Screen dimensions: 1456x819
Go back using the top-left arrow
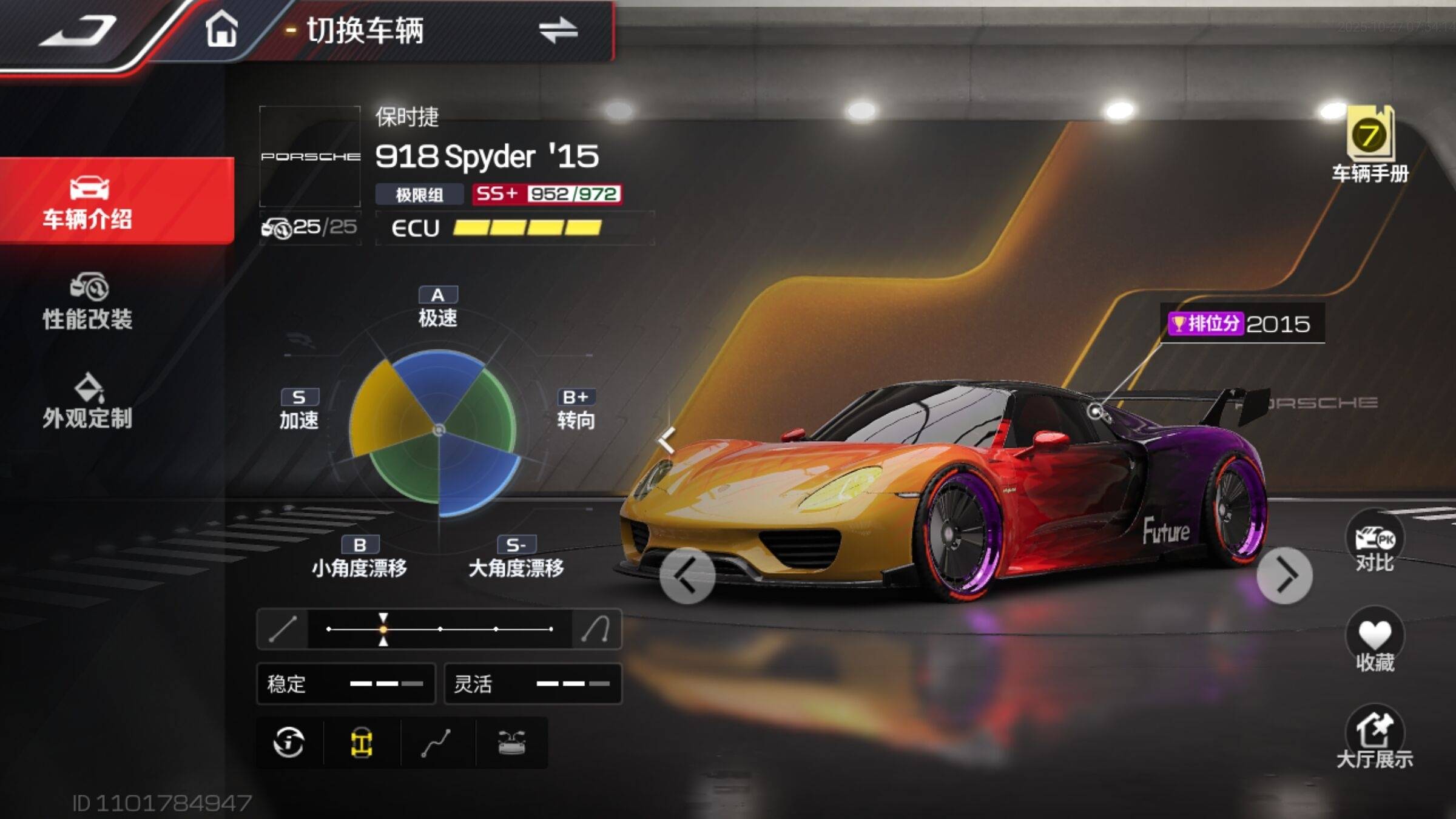(79, 32)
